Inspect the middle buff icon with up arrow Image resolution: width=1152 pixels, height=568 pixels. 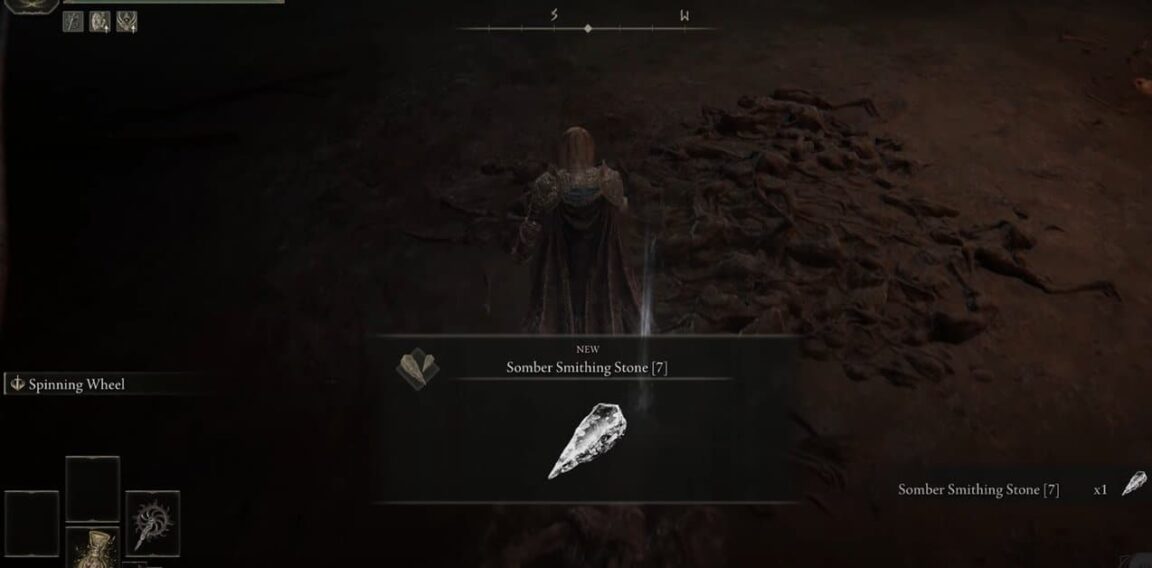100,22
